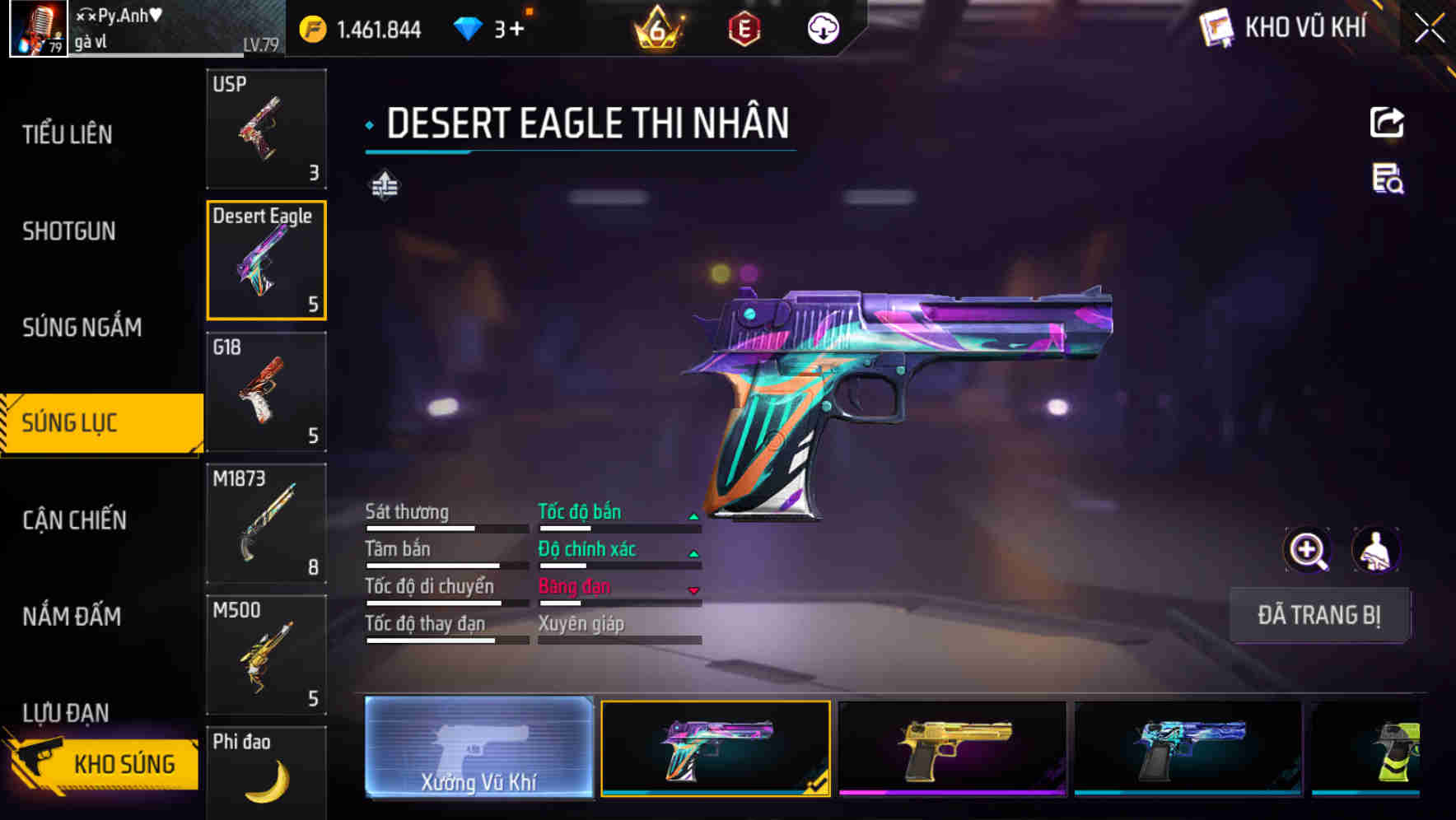Image resolution: width=1456 pixels, height=820 pixels.
Task: Open the attribute comparison icon below title
Action: coord(383,185)
